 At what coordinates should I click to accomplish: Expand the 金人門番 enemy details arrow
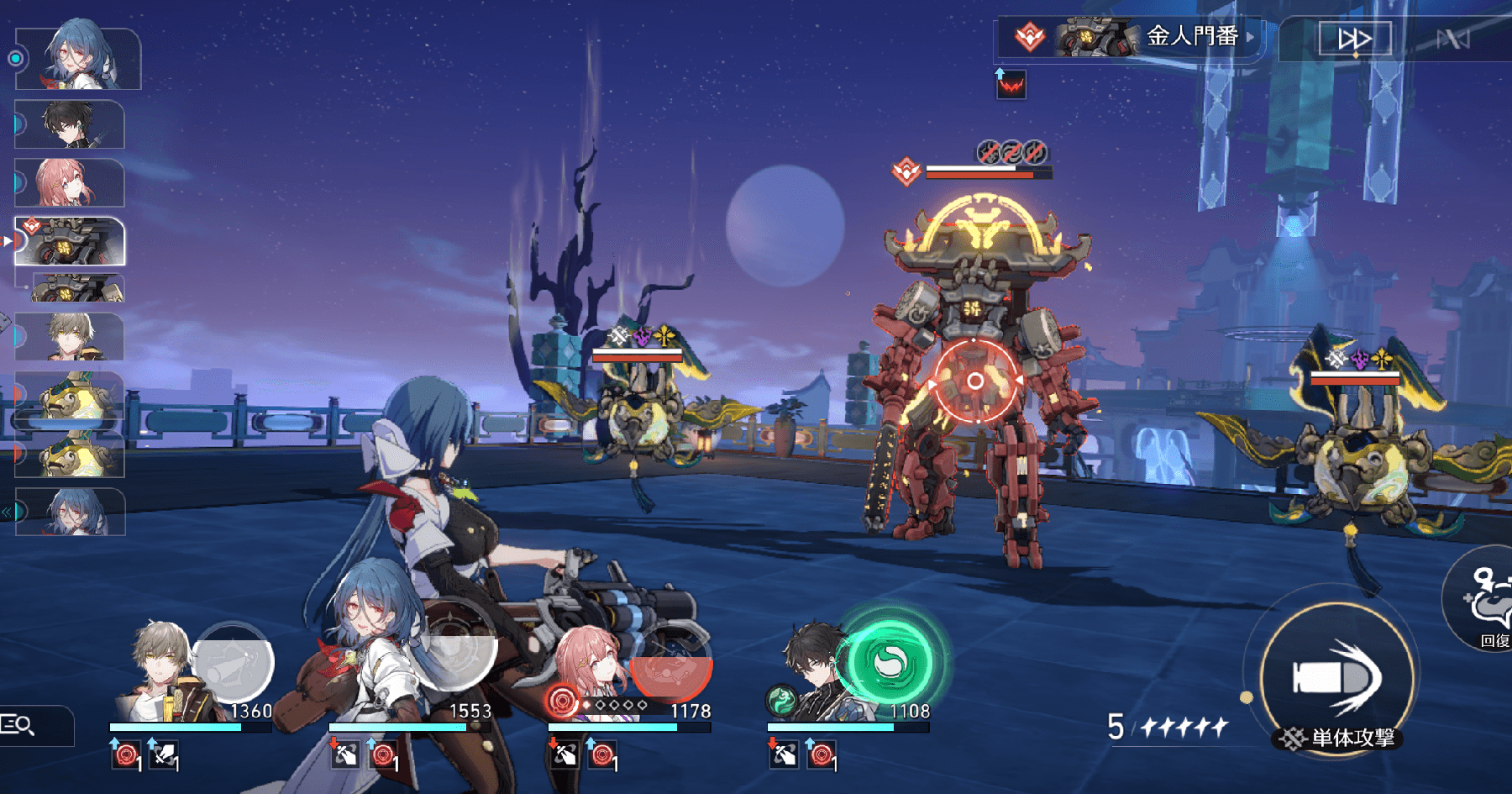click(1249, 37)
